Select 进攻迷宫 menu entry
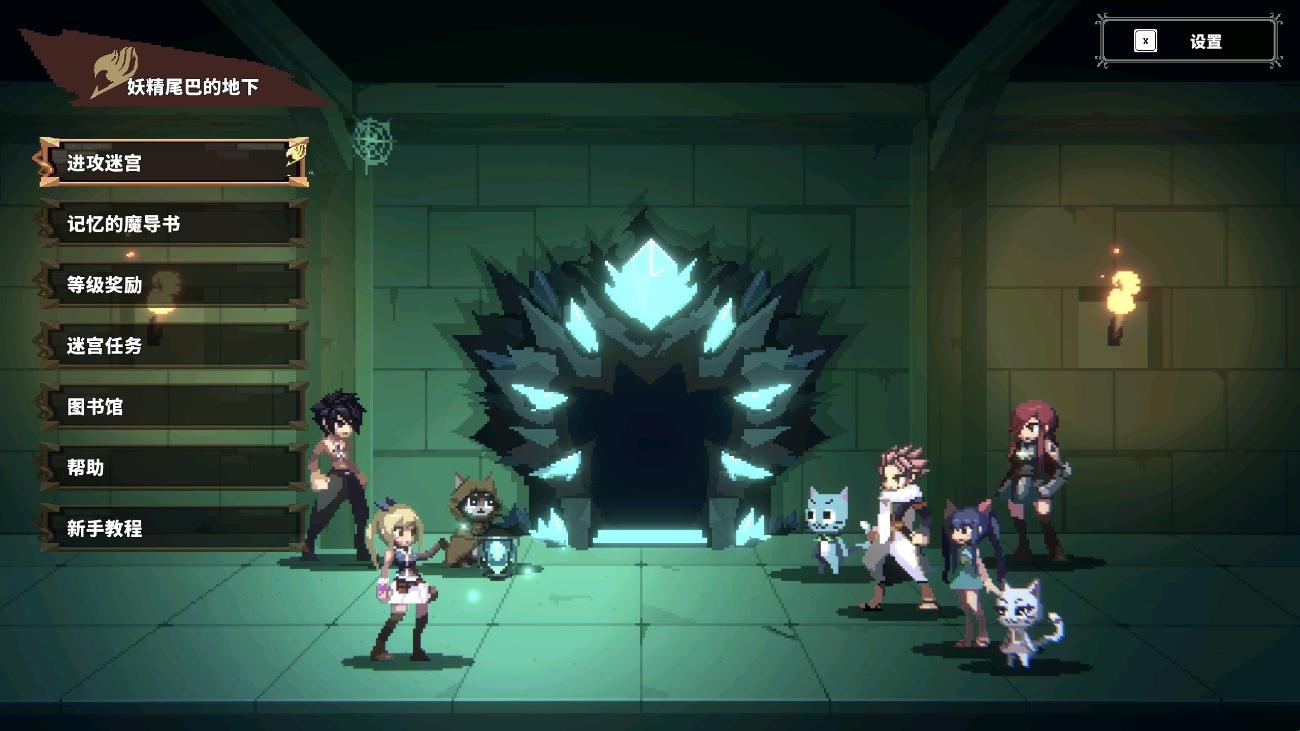The height and width of the screenshot is (731, 1300). 172,162
